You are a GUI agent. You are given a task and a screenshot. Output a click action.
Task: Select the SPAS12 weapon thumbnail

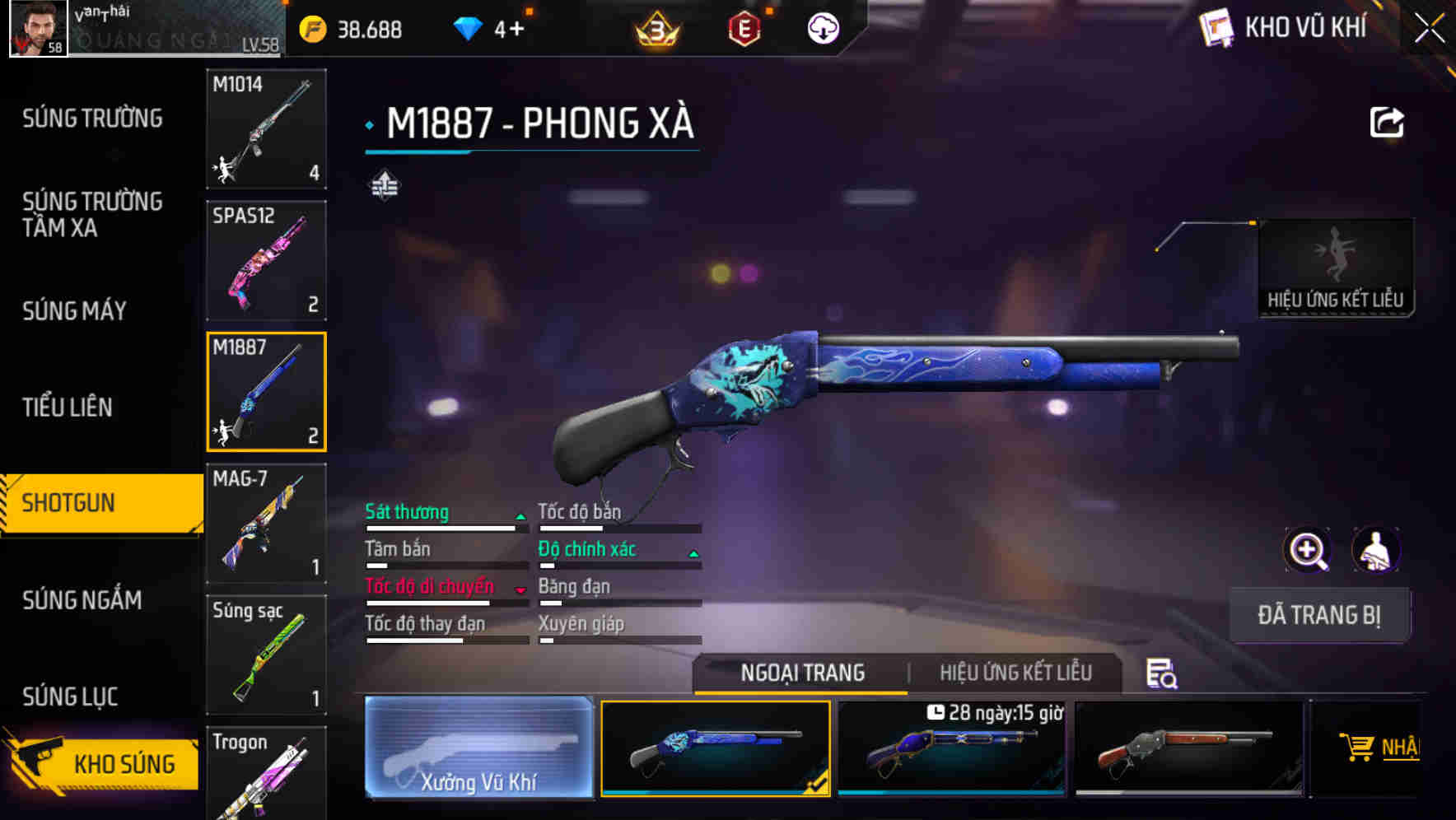[x=265, y=260]
